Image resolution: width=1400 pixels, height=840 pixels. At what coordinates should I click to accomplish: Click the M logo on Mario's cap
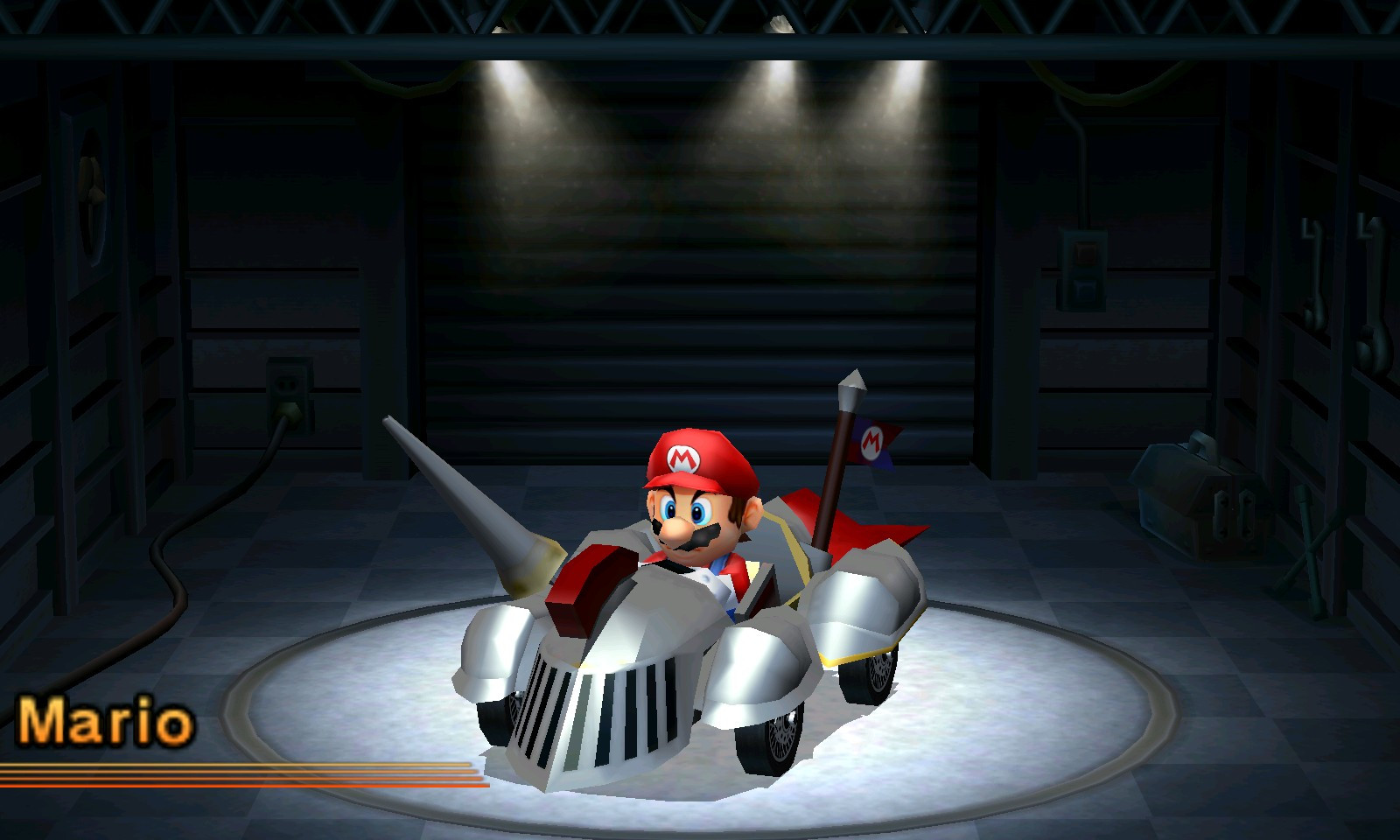[x=684, y=457]
